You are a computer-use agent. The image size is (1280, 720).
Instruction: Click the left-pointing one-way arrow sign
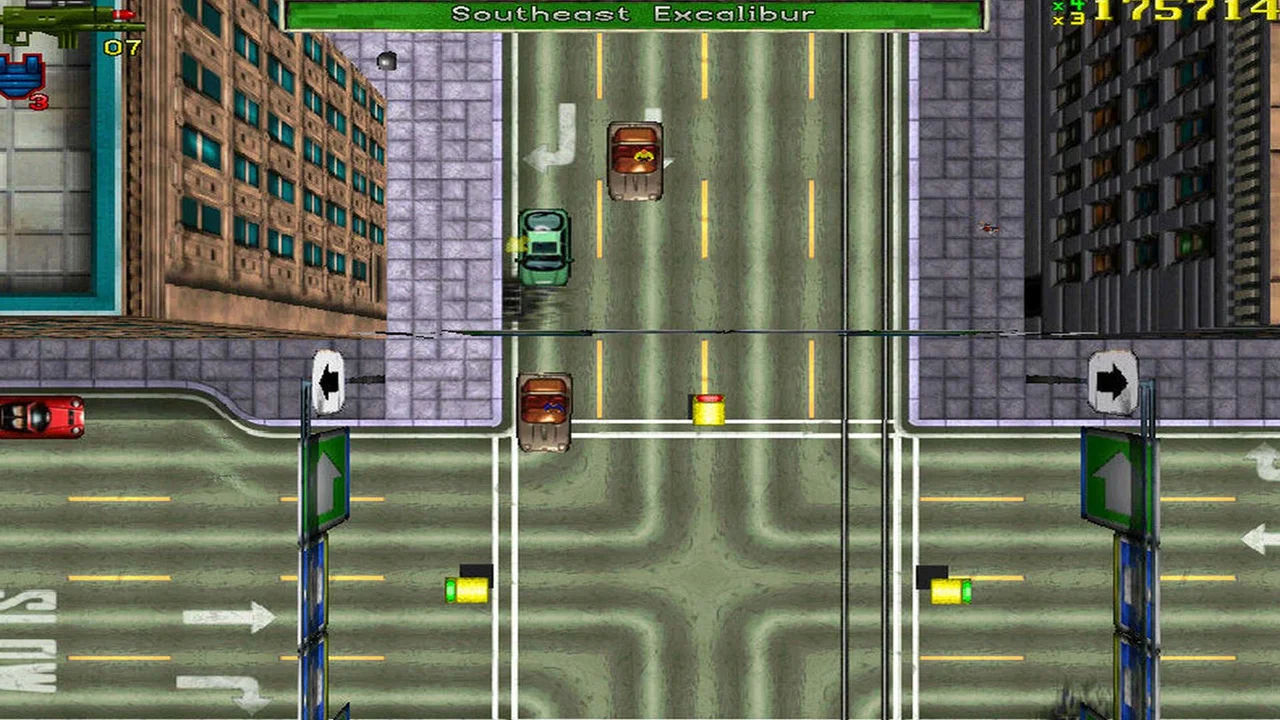tap(330, 380)
